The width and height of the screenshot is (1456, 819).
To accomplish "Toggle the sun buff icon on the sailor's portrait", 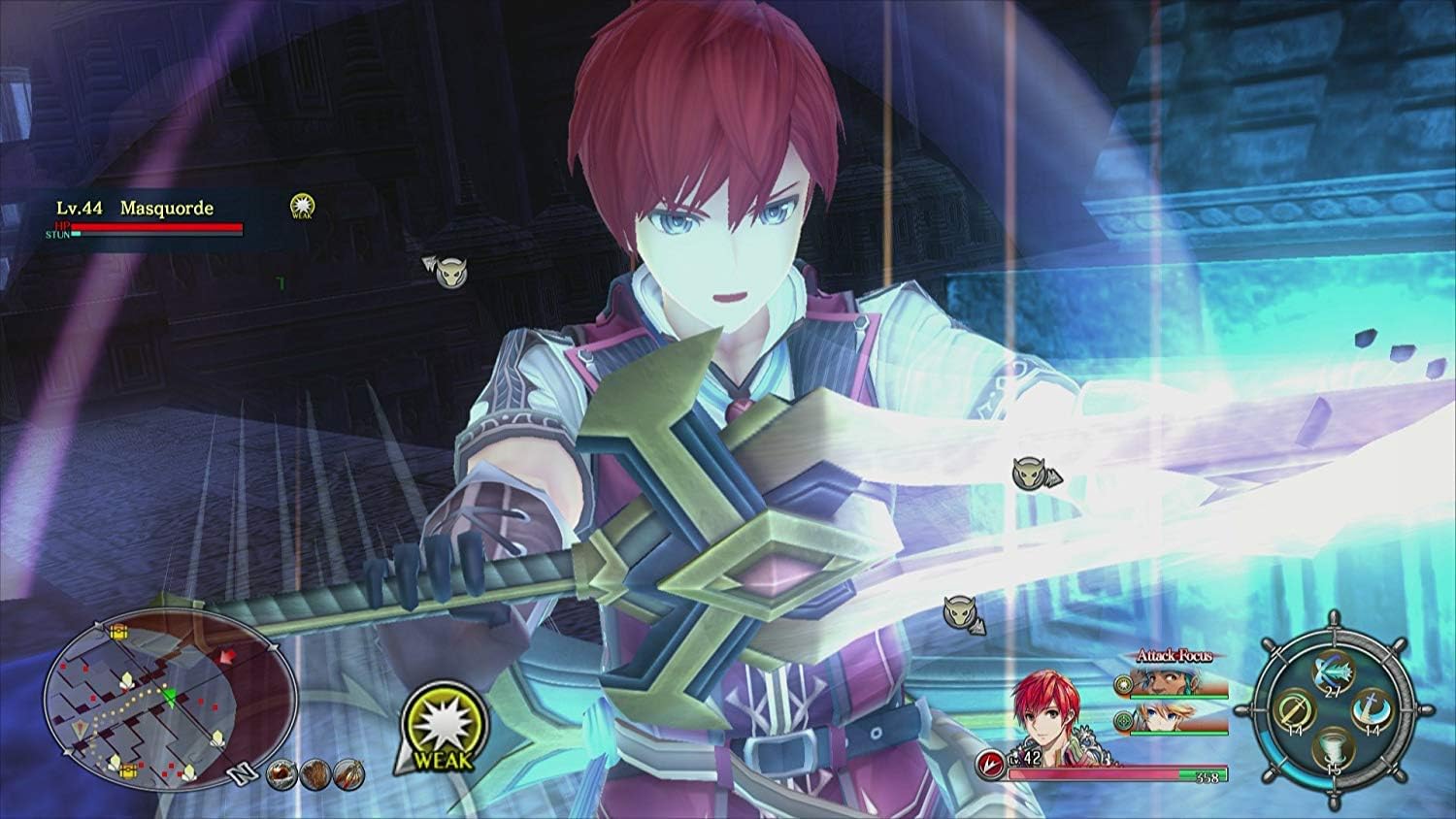I will tap(1123, 684).
